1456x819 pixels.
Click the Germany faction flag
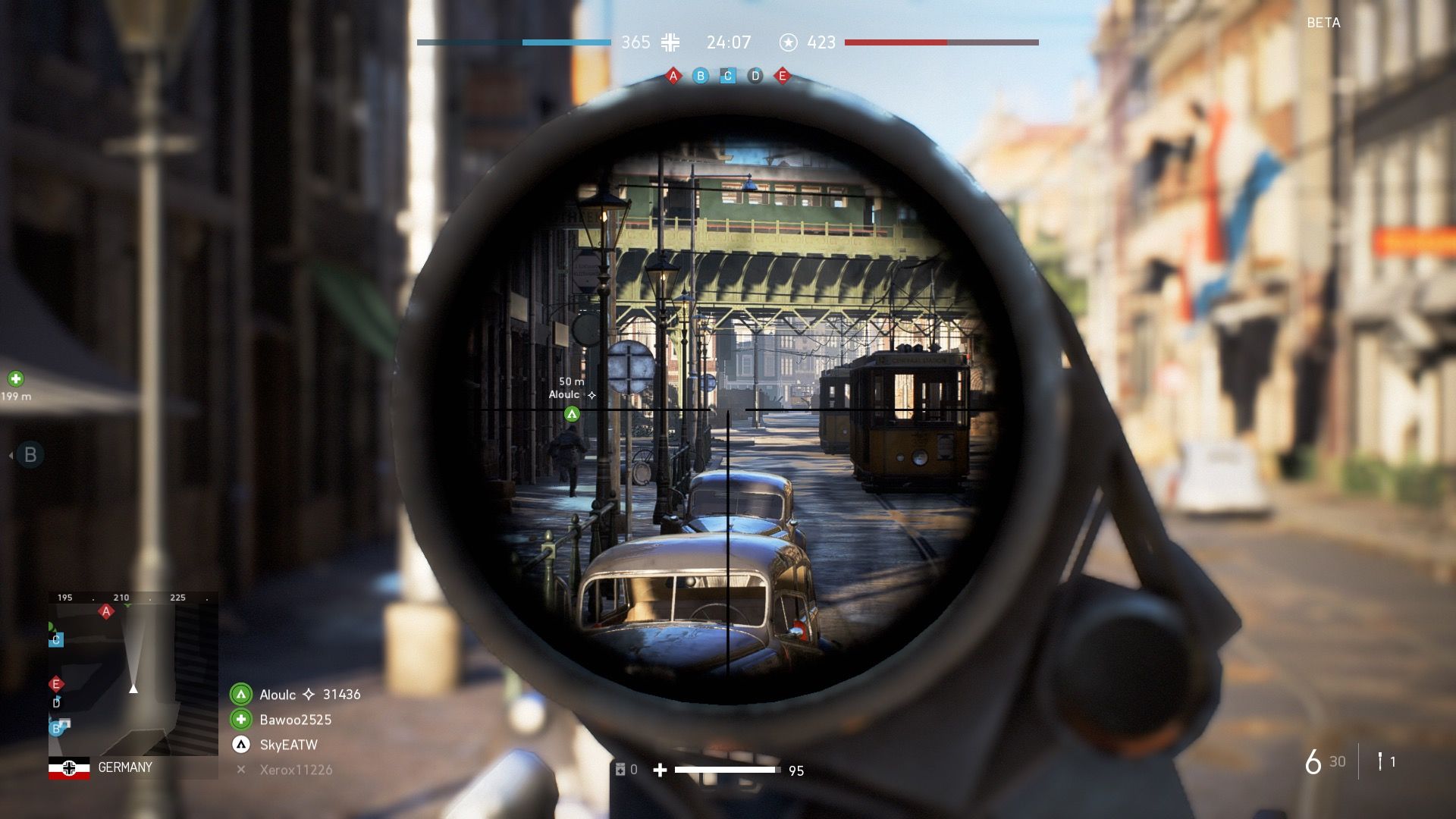(69, 768)
